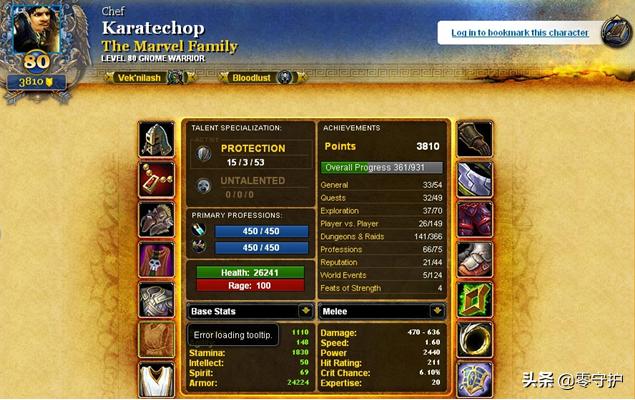635x400 pixels.
Task: Select the helmet equipment slot
Action: coord(157,139)
